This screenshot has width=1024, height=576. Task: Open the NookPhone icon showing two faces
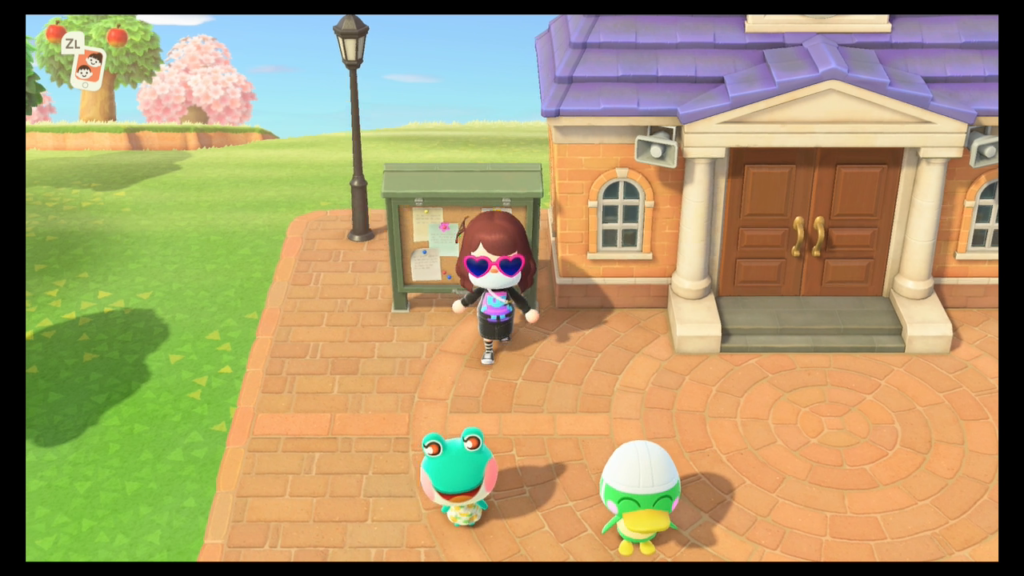pos(87,69)
